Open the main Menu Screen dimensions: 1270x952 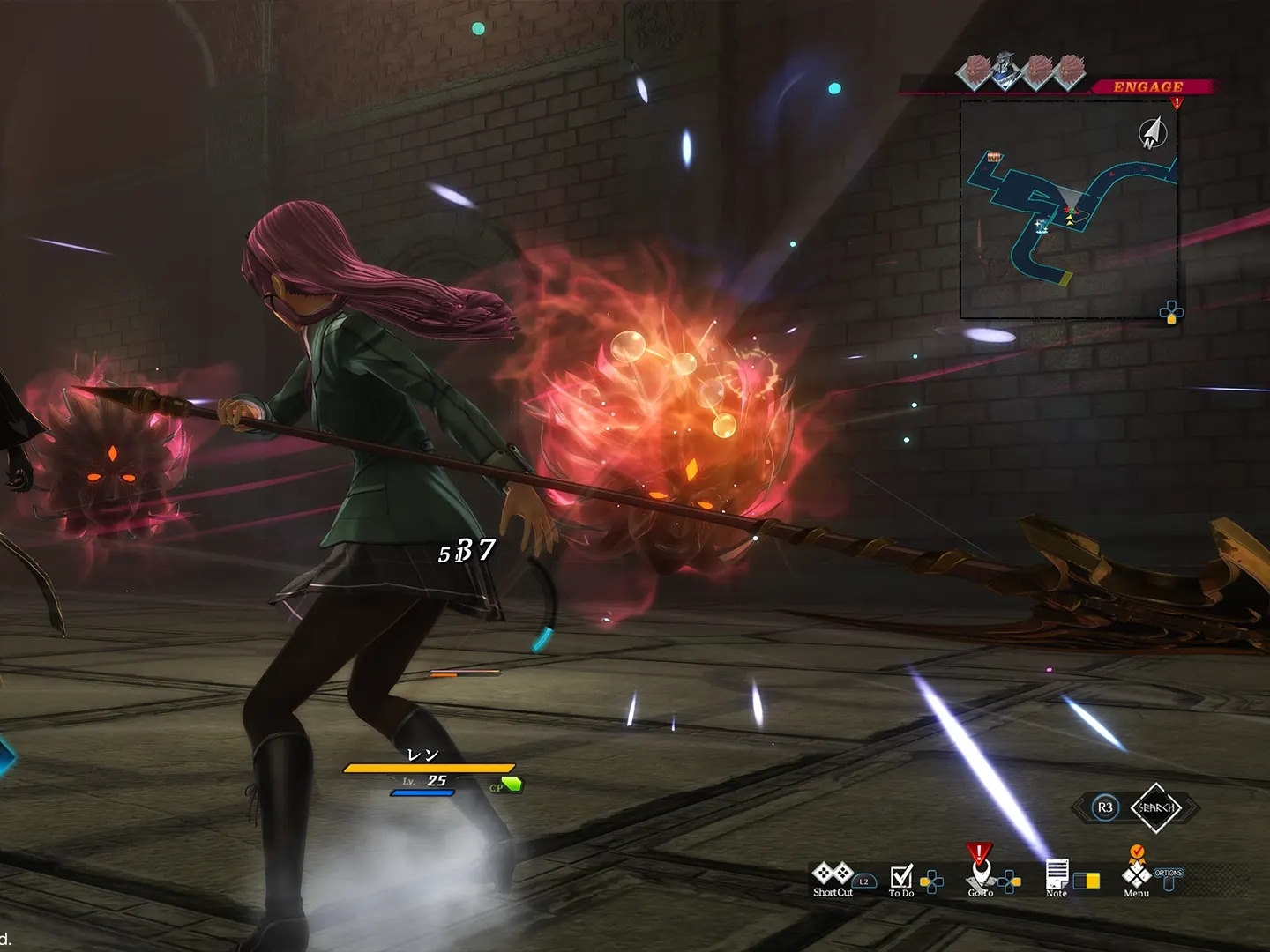coord(1136,875)
